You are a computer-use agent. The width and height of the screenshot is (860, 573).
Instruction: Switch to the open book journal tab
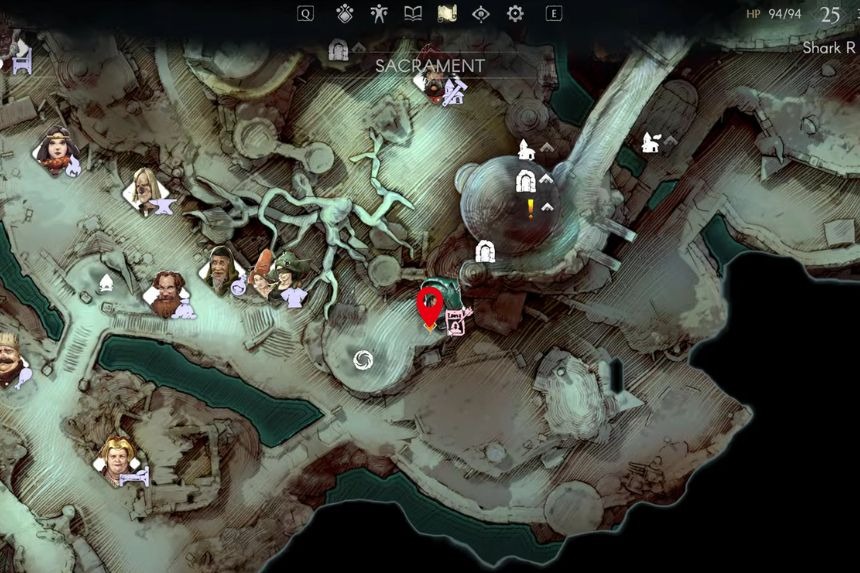412,13
